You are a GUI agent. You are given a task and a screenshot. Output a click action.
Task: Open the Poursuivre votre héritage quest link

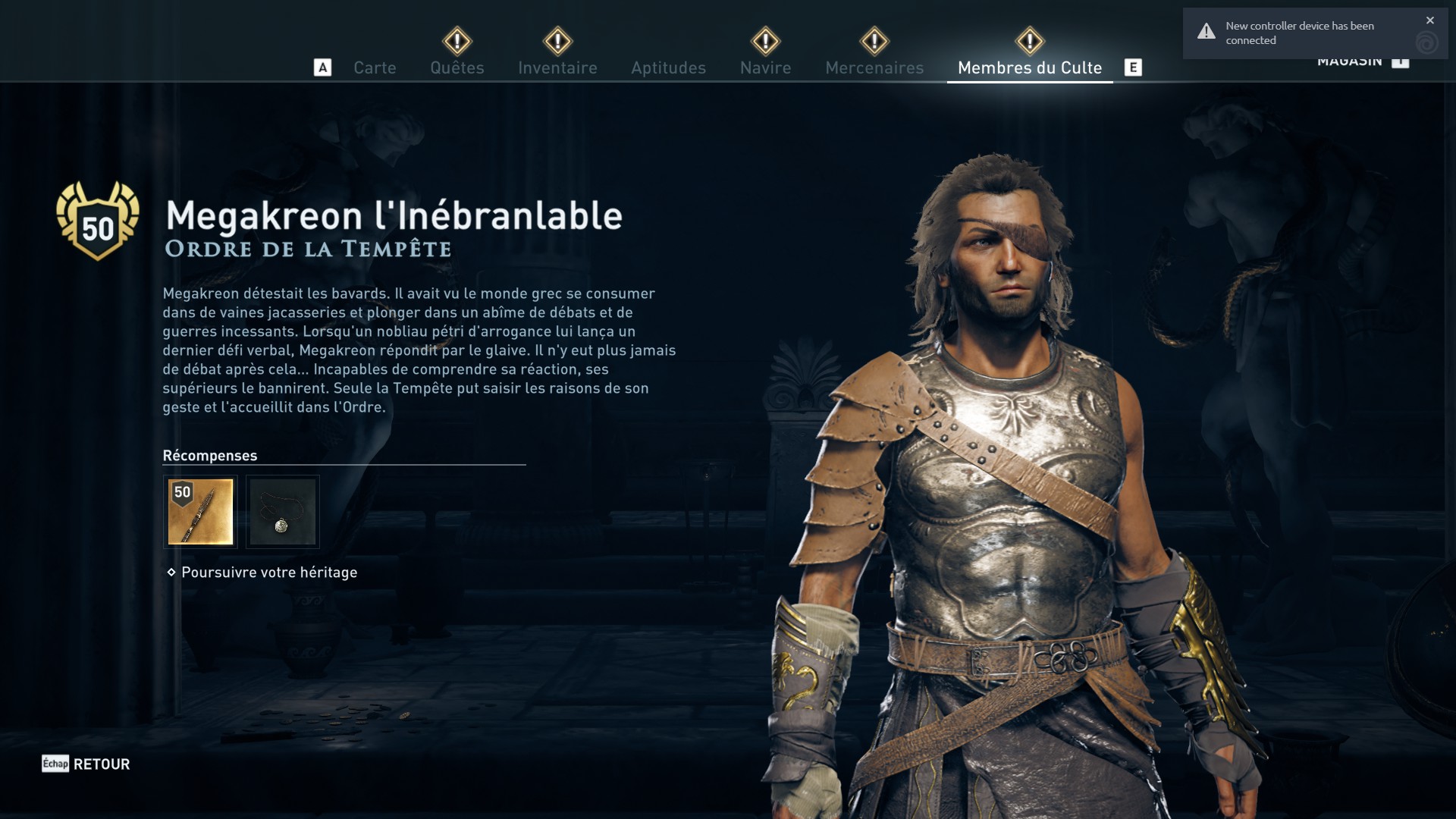point(269,573)
